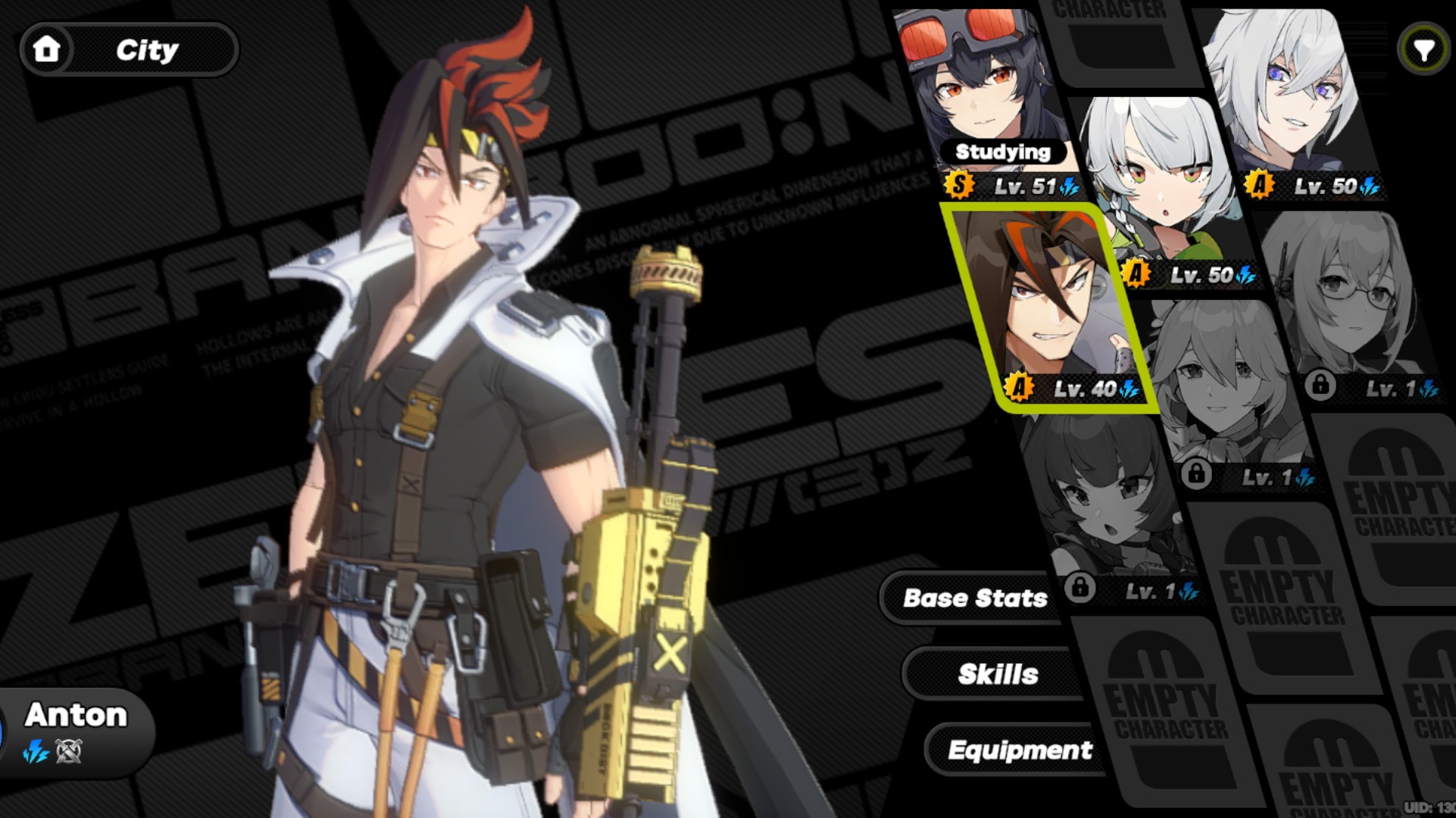
Task: Open the Base Stats panel
Action: click(x=975, y=598)
